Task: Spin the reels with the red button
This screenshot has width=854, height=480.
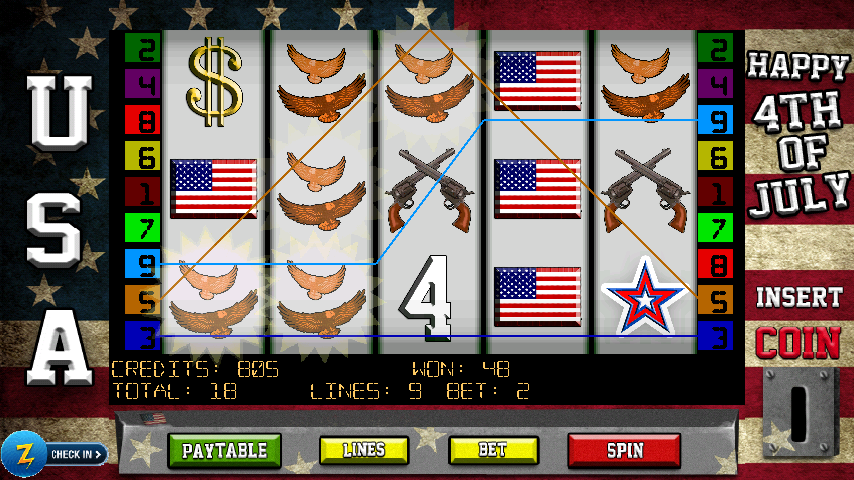Action: tap(624, 451)
